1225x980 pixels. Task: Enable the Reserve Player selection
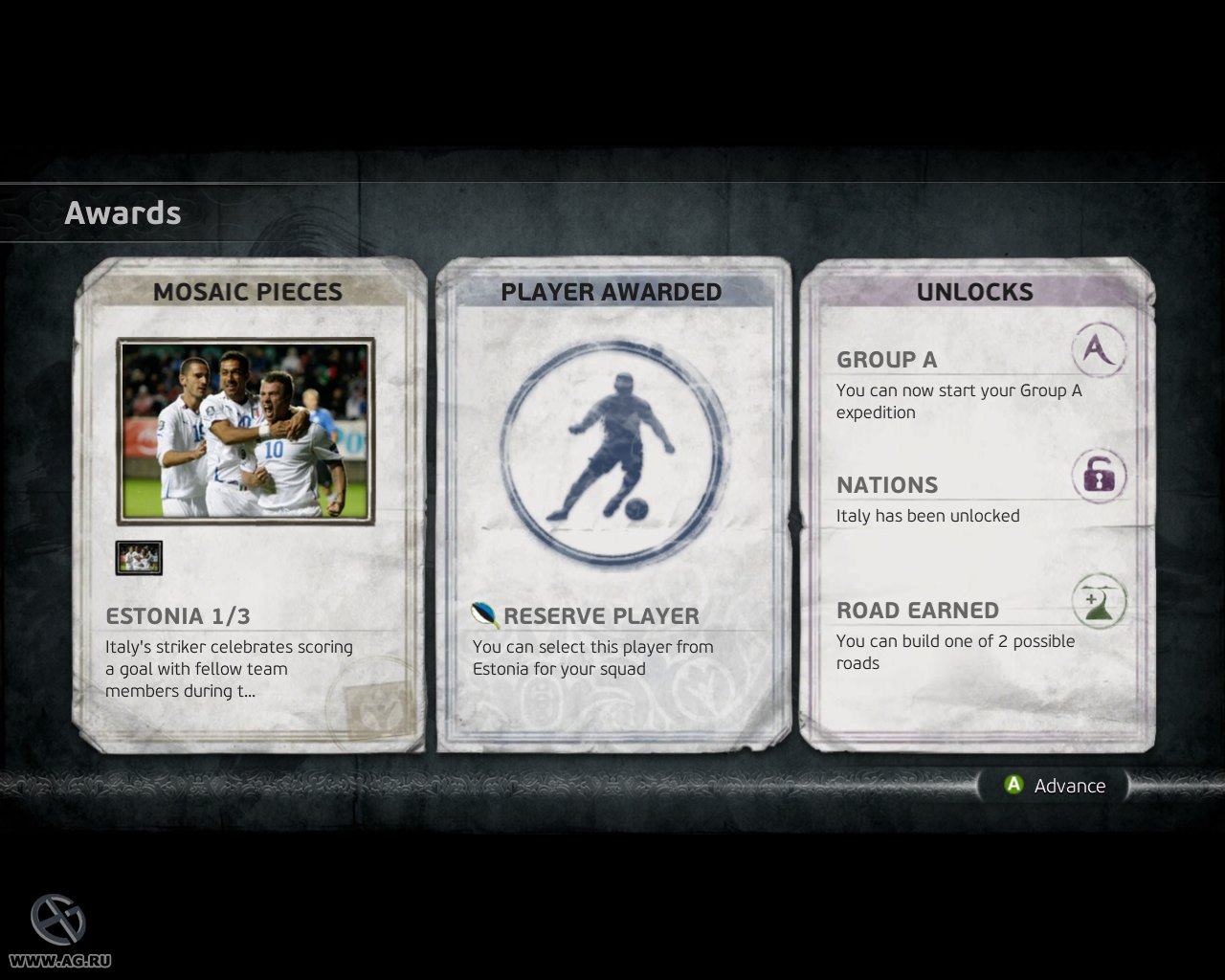click(x=601, y=616)
